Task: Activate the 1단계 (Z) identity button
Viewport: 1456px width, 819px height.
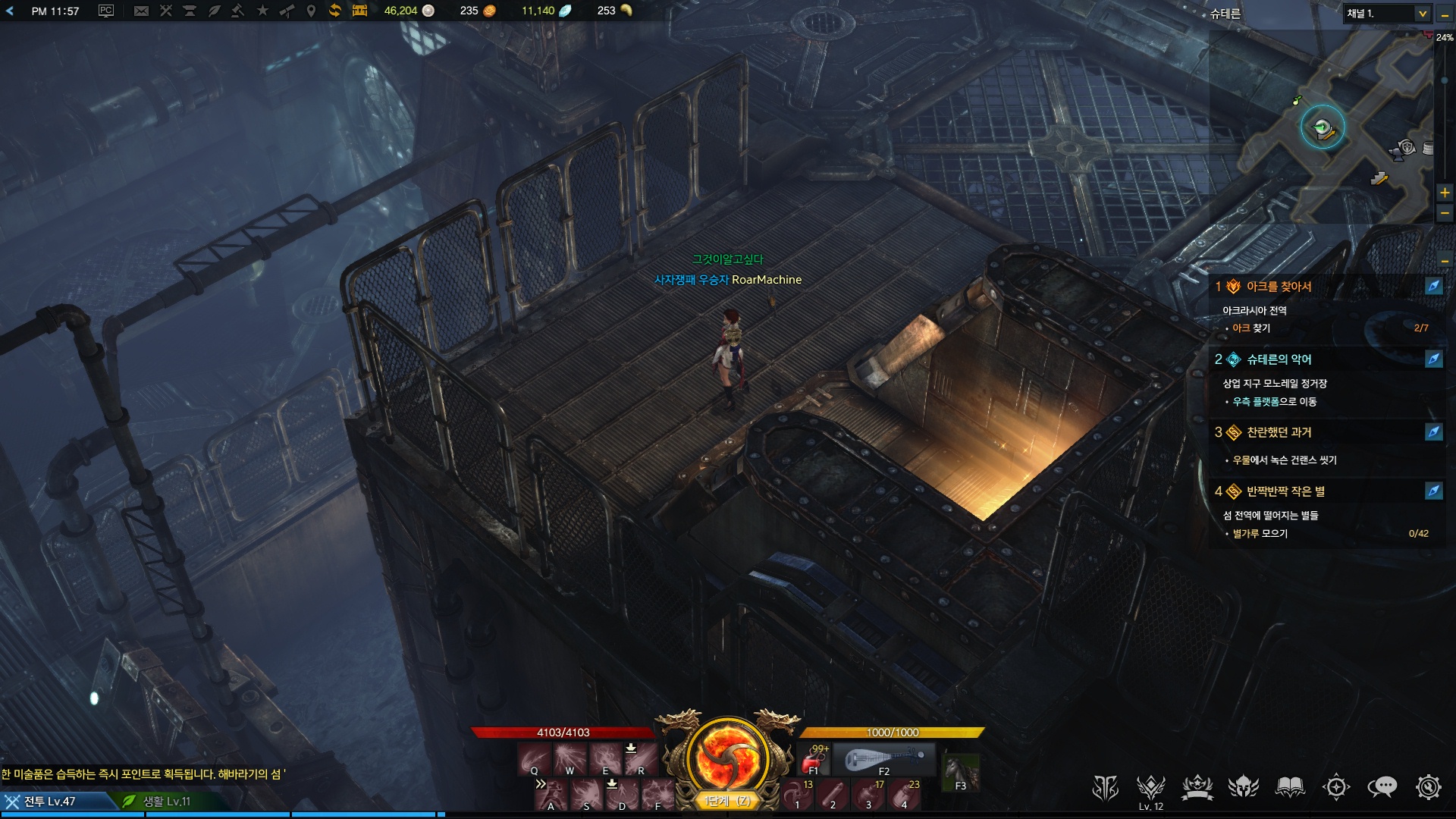Action: click(x=727, y=801)
